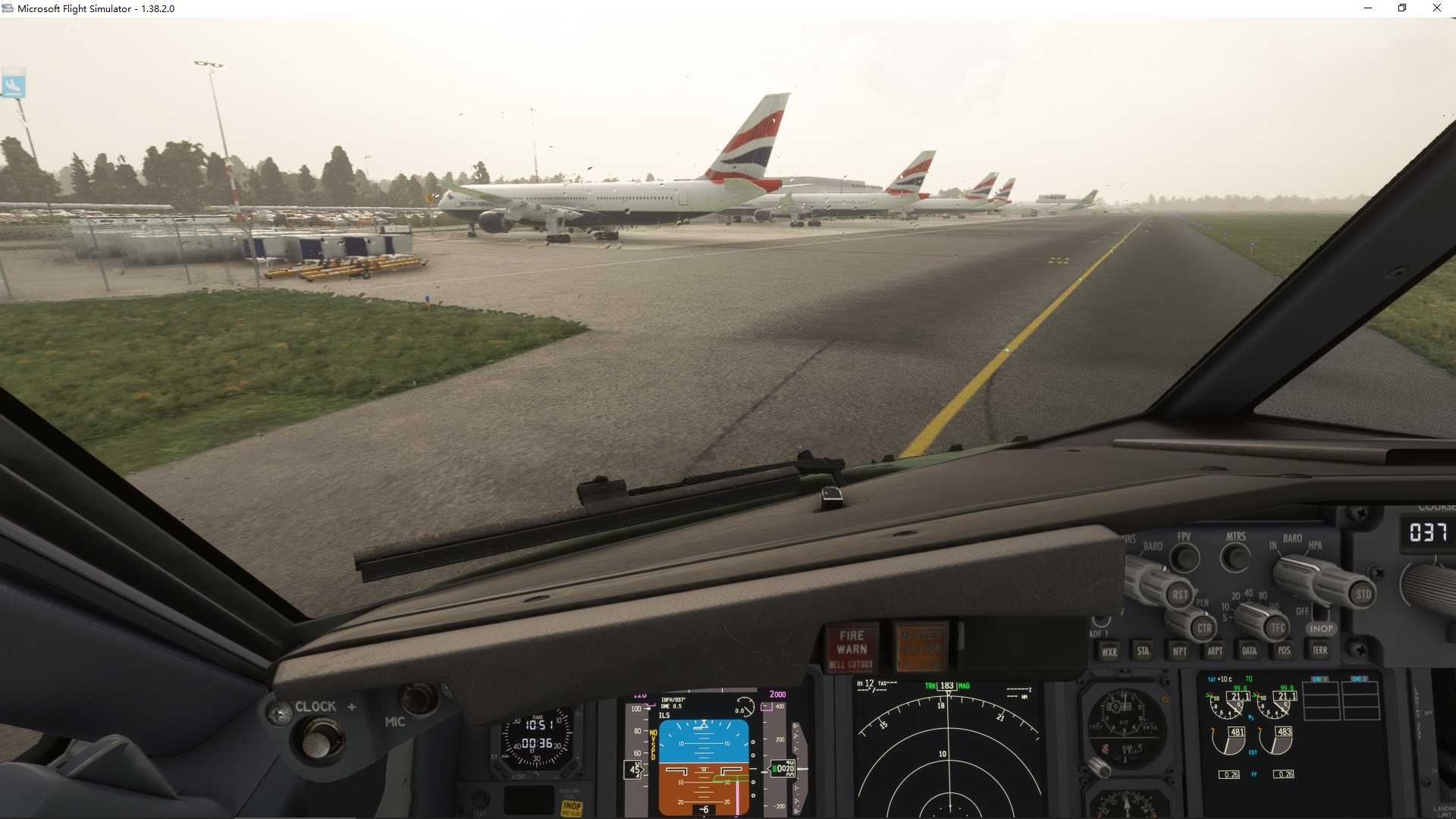Enable the TERR terrain display button

point(1320,651)
